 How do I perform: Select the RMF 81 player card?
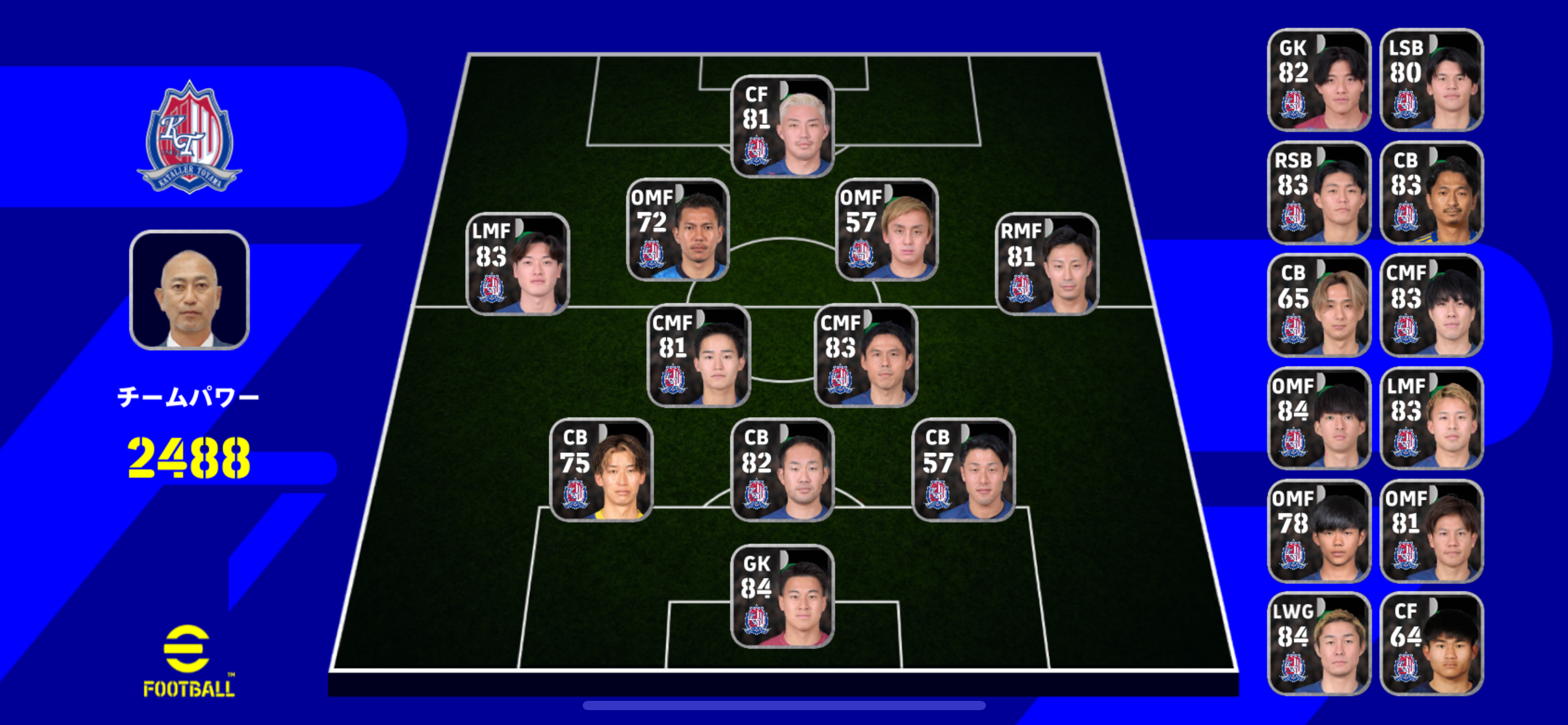coord(1047,263)
